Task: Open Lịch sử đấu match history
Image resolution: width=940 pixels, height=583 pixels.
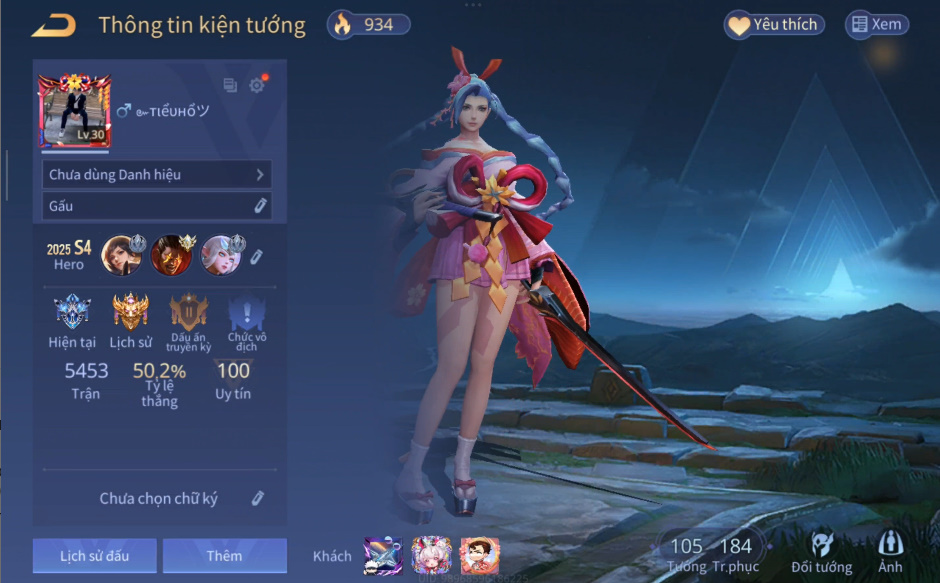Action: point(94,556)
